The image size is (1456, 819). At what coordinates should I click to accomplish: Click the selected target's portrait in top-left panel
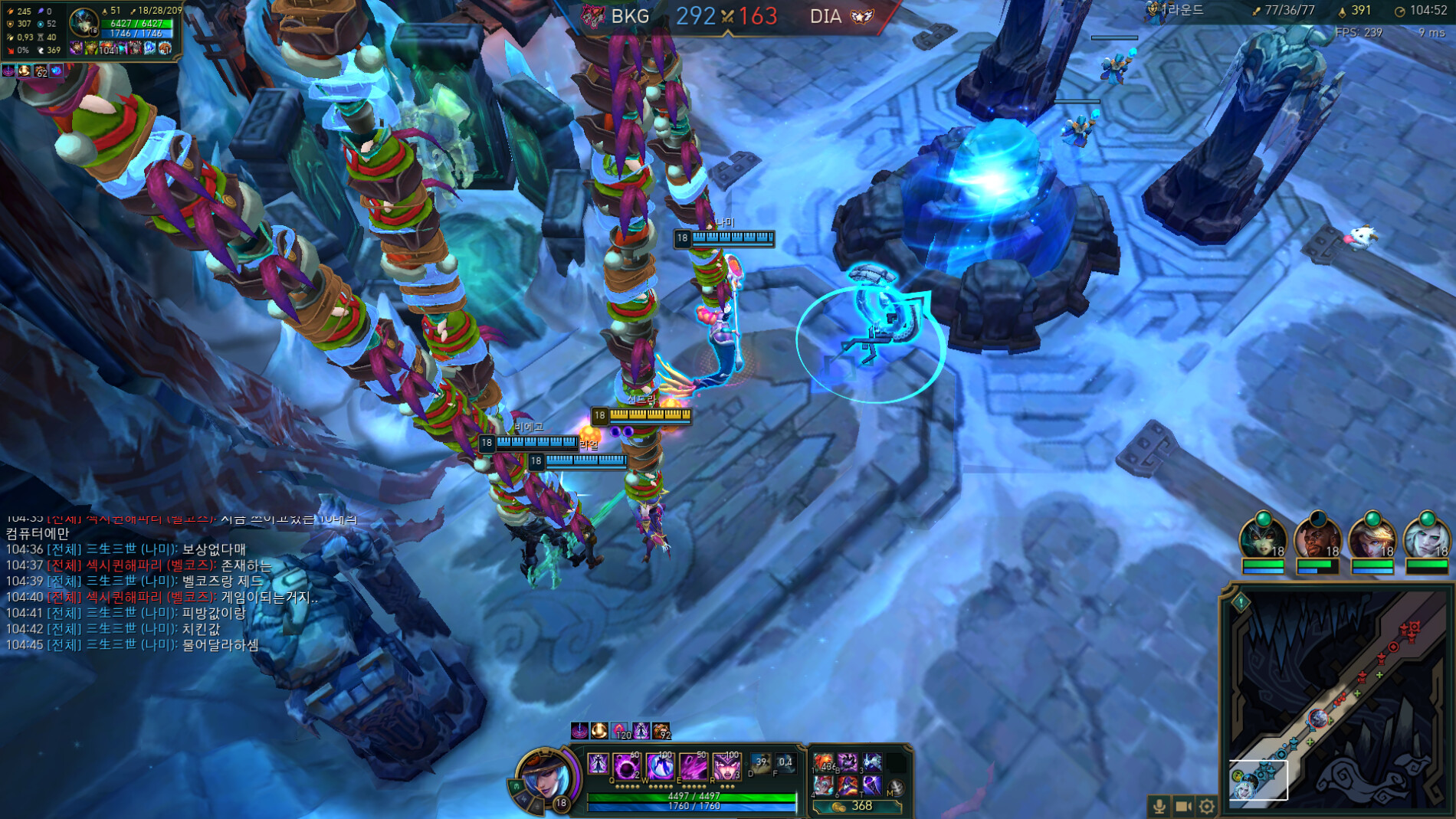[83, 22]
